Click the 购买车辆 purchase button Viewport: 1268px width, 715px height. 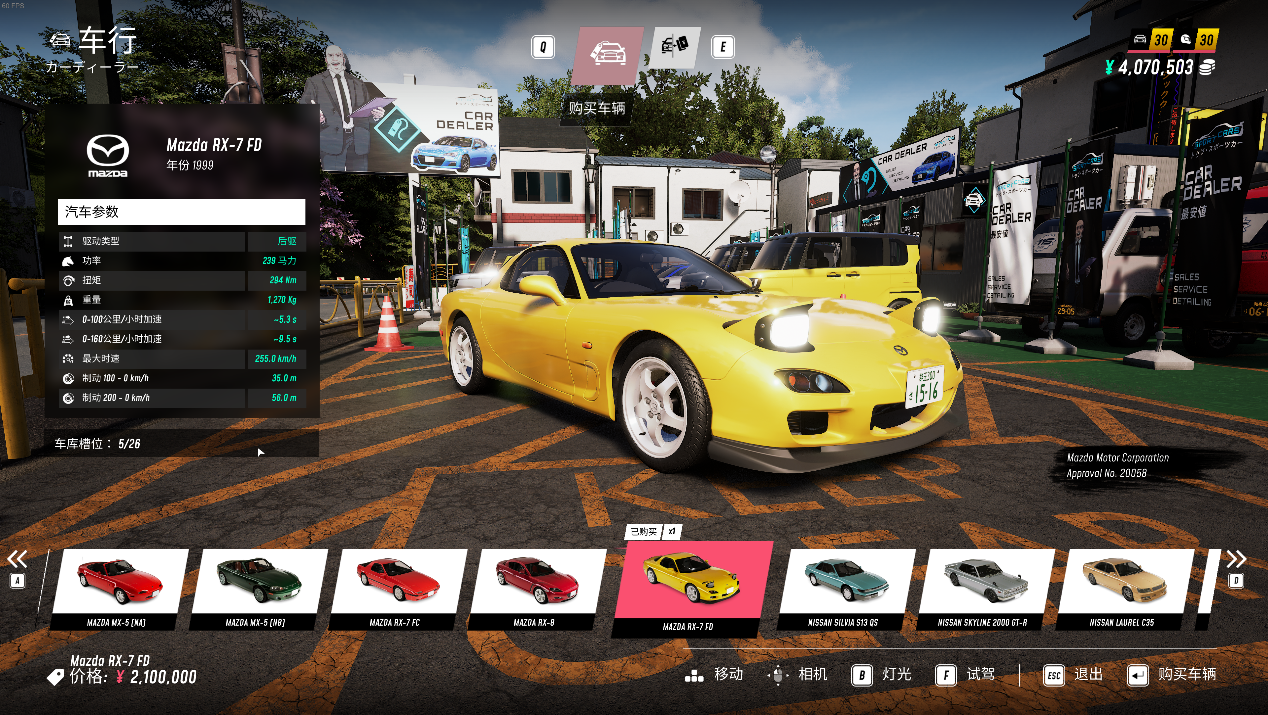tap(1172, 675)
